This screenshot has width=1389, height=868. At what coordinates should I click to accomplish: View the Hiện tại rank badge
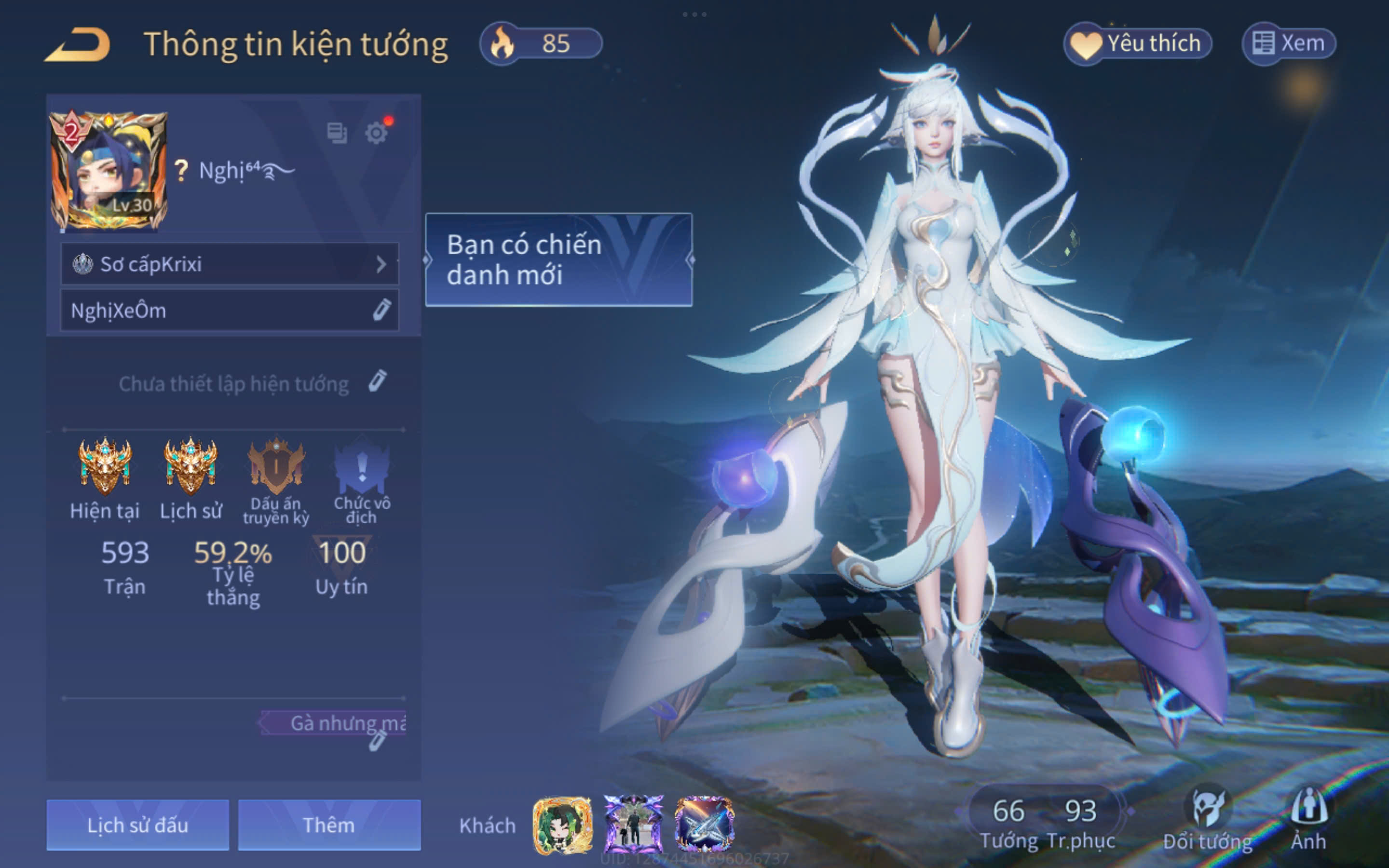click(x=105, y=466)
